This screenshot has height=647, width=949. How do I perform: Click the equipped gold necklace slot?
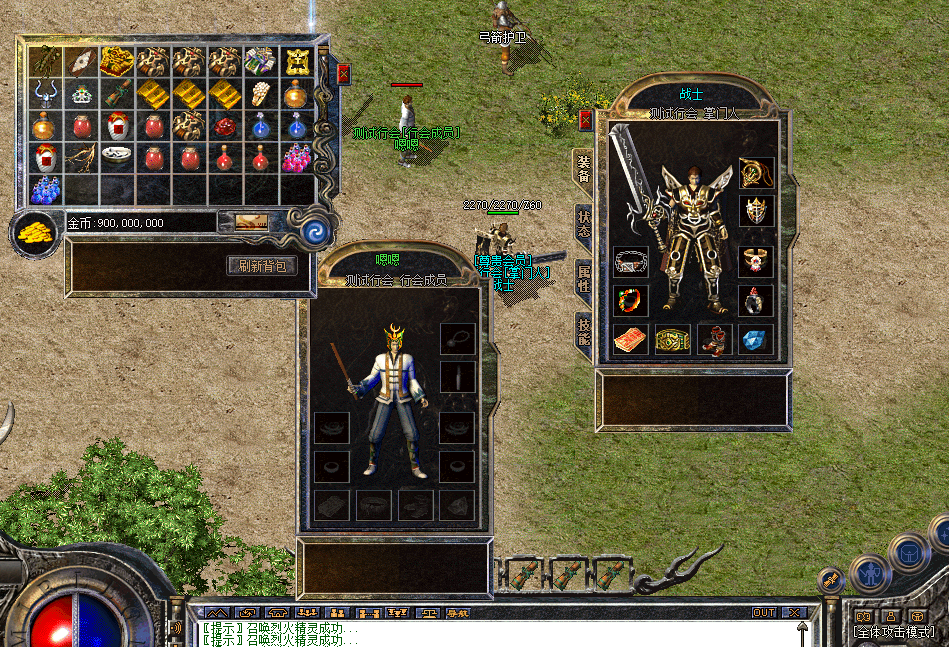(756, 173)
